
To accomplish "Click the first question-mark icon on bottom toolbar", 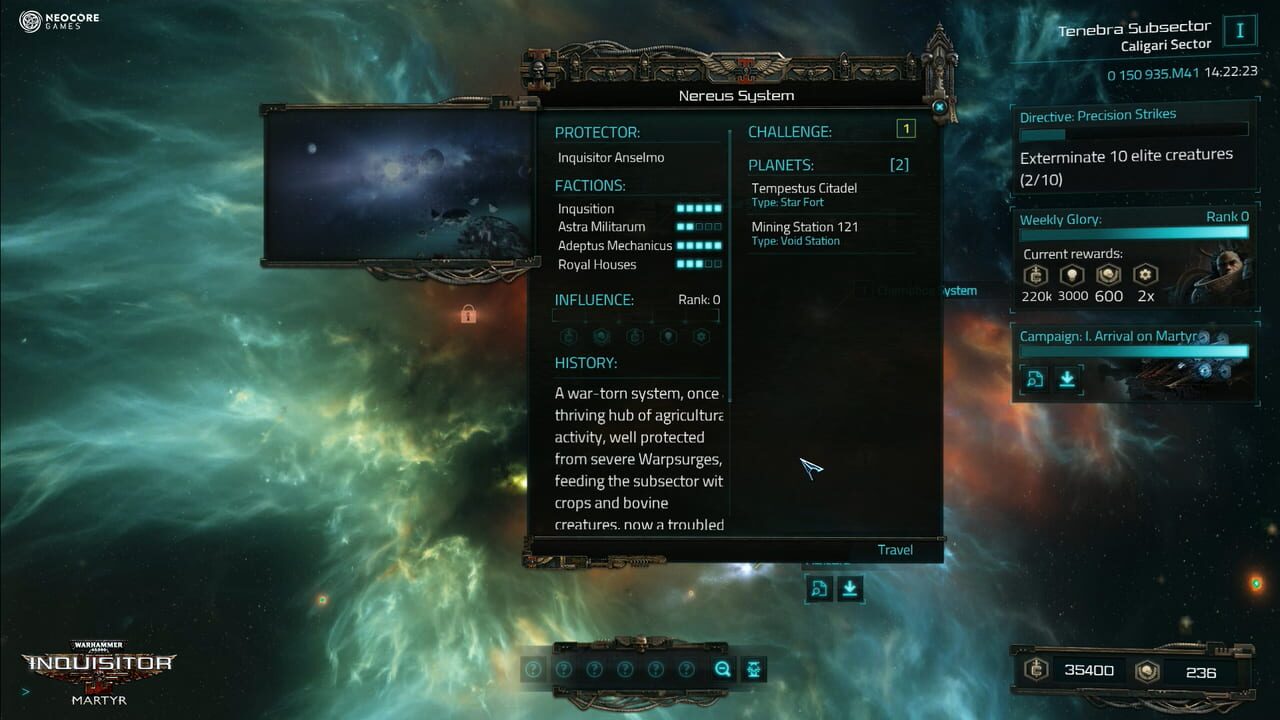I will tap(534, 668).
